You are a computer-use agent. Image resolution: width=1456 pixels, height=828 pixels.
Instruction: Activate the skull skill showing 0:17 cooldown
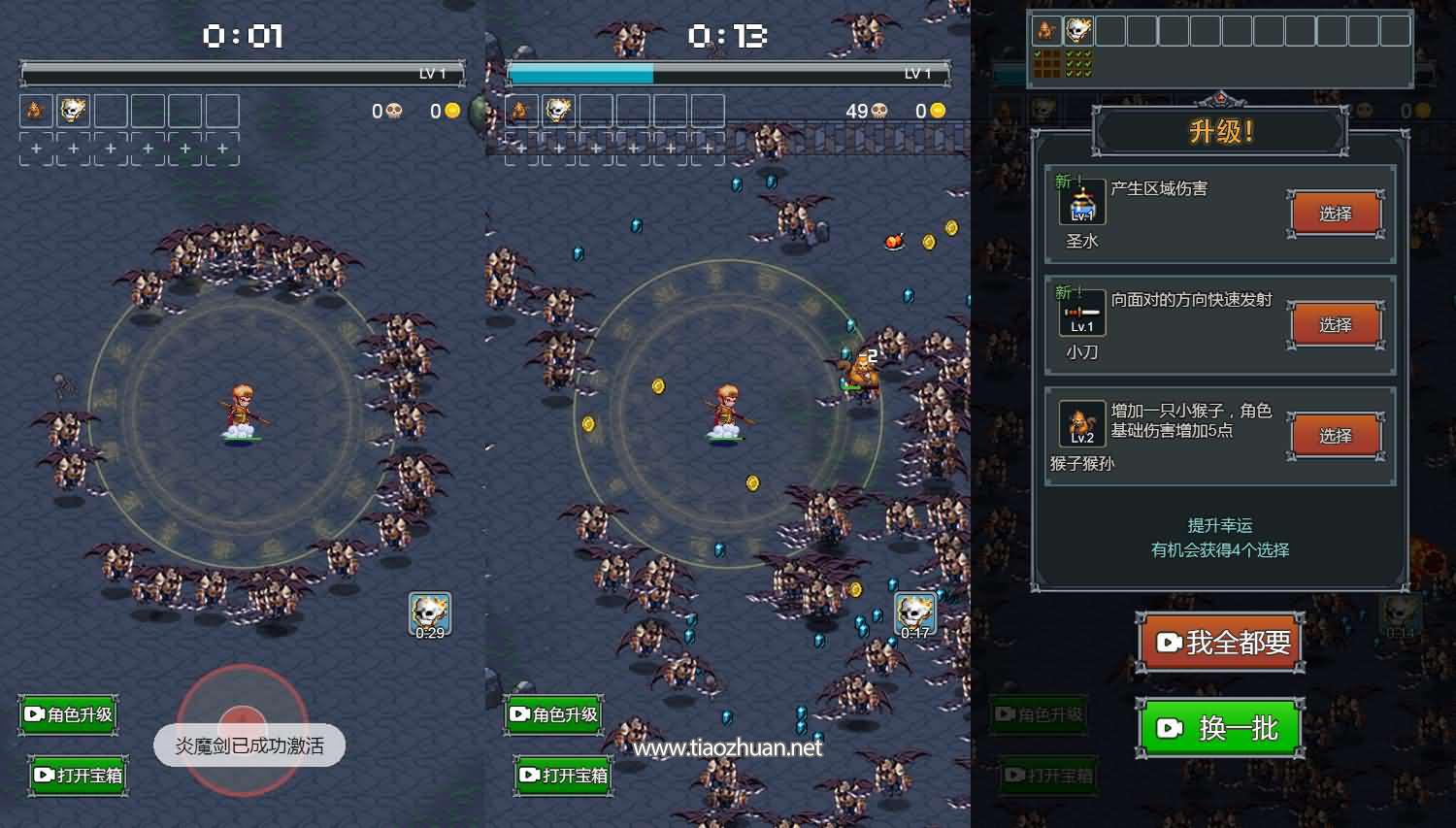pyautogui.click(x=914, y=614)
